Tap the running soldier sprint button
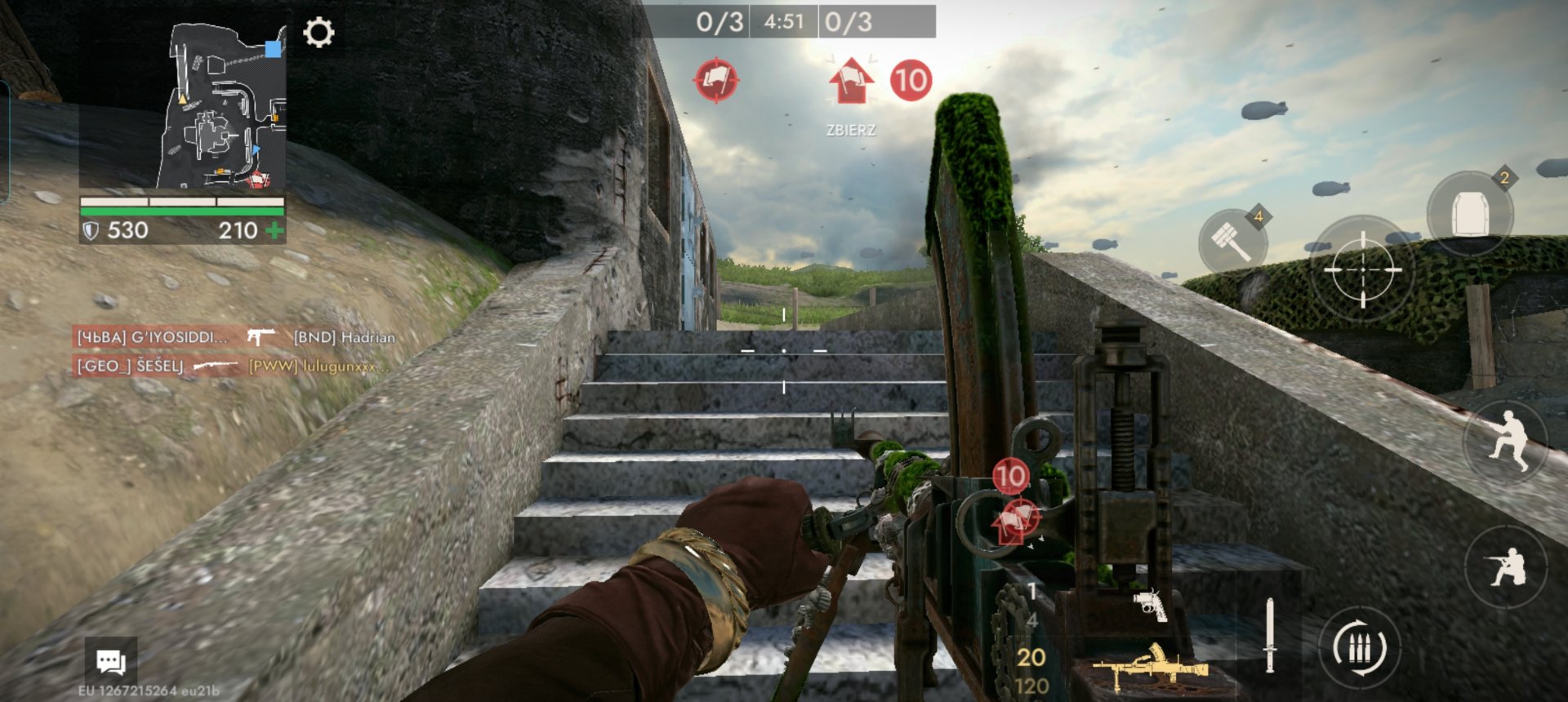 pos(1507,441)
